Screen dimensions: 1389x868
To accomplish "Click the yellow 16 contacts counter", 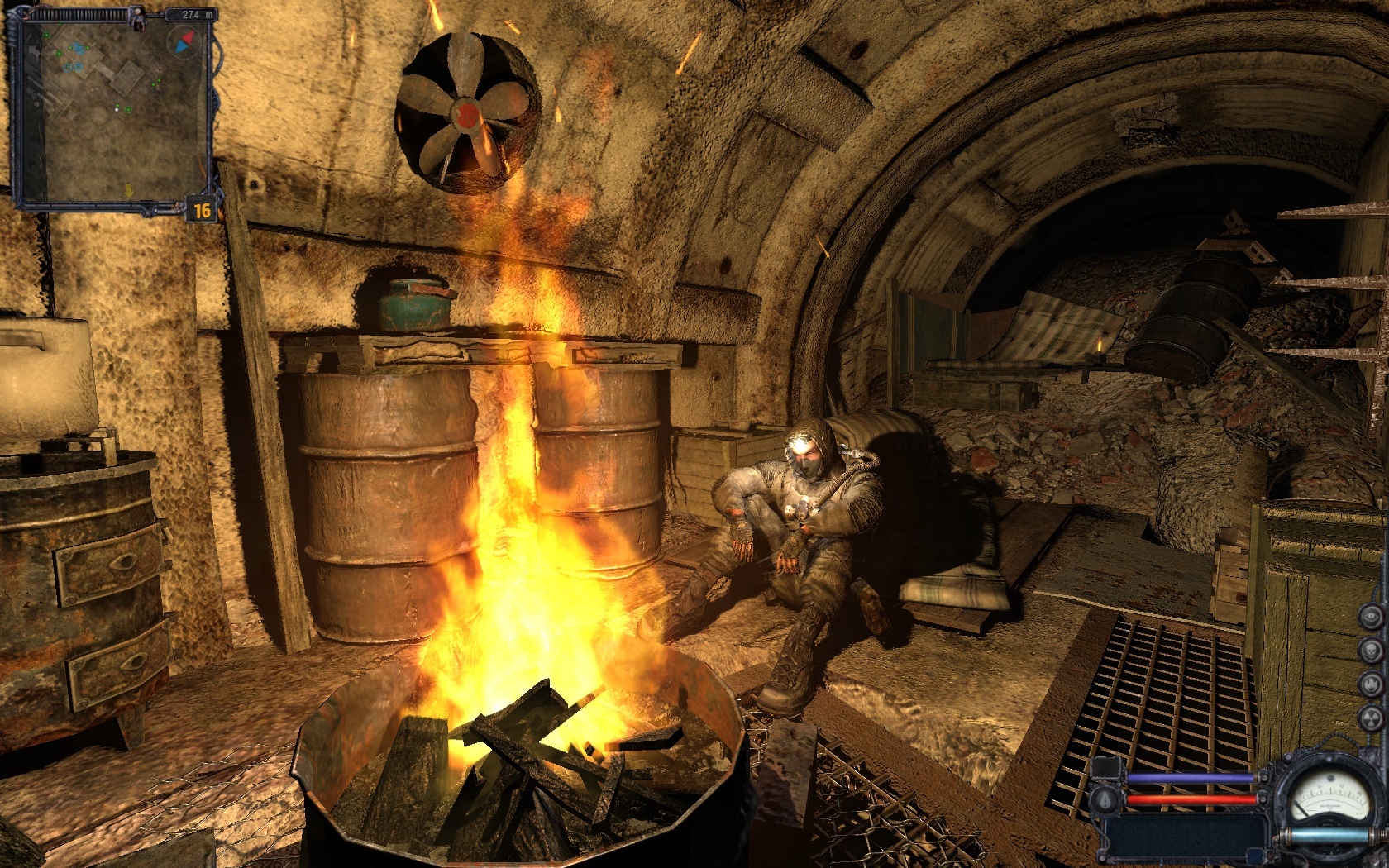I will pyautogui.click(x=203, y=211).
